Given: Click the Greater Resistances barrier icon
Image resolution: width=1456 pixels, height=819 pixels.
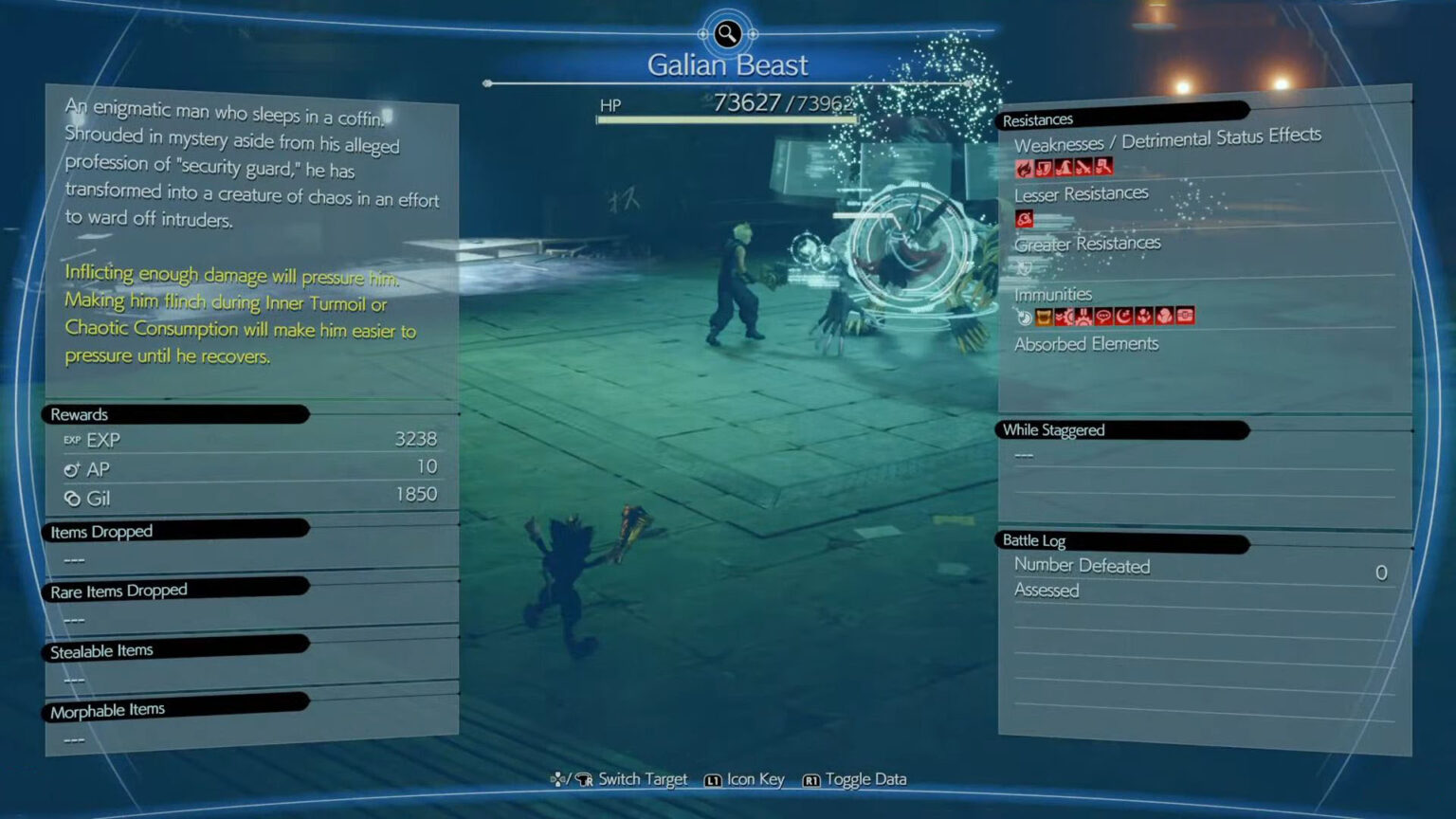Looking at the screenshot, I should click(1023, 268).
